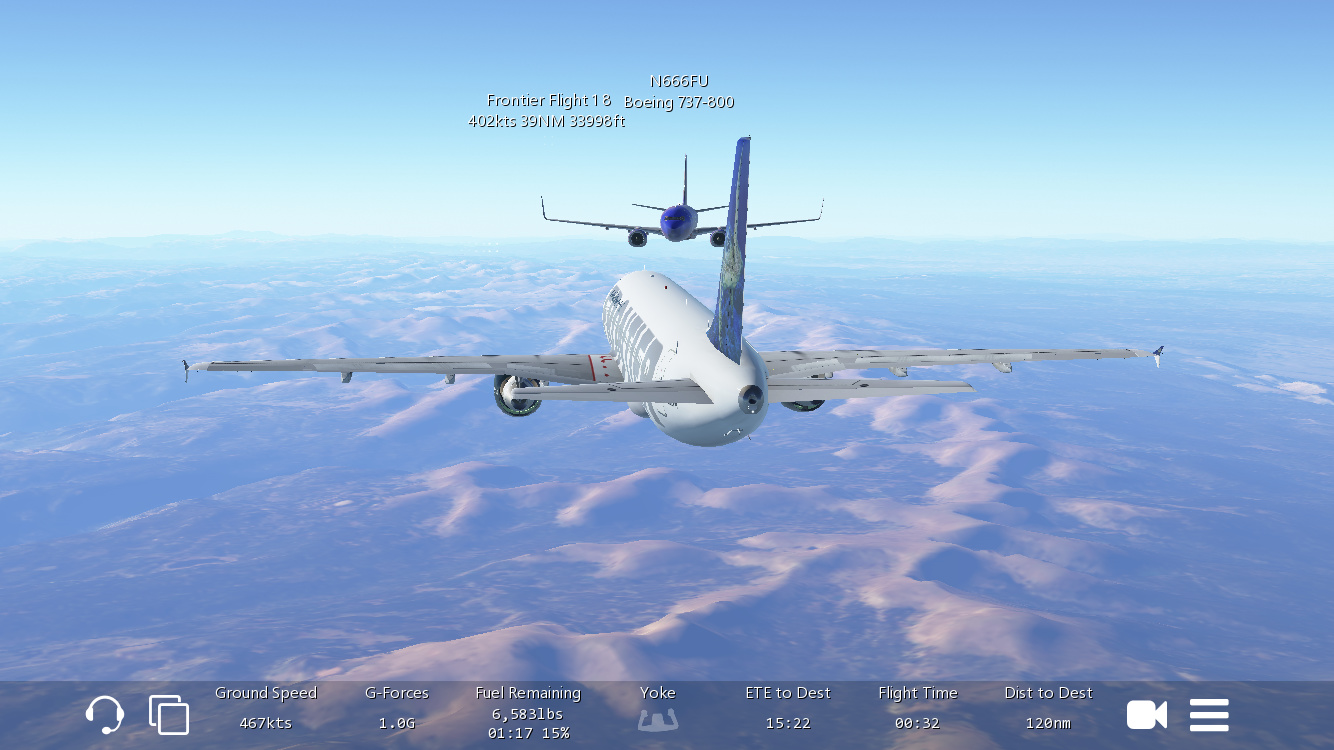1334x750 pixels.
Task: Change the ETE to Dest status slot
Action: 788,708
